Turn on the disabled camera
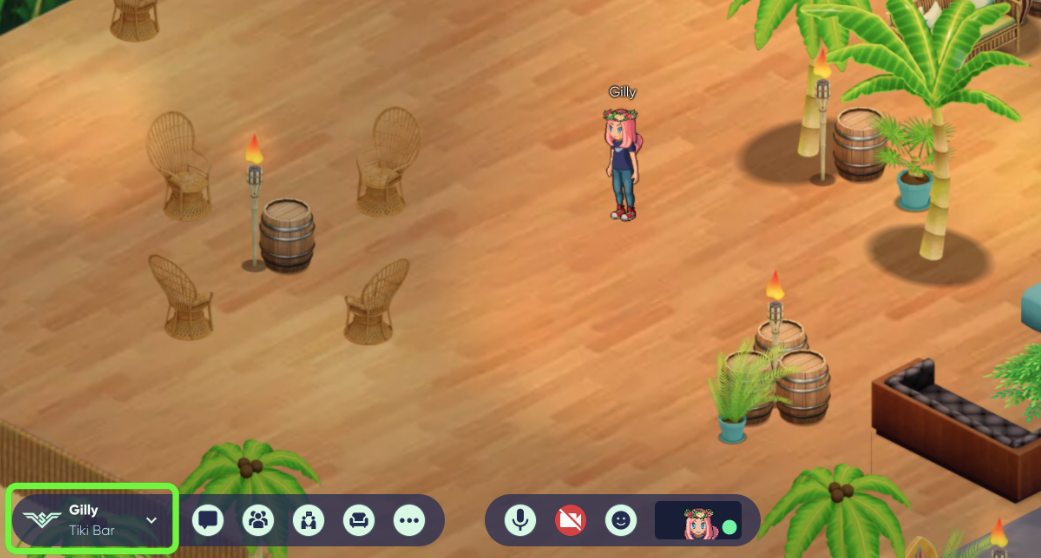This screenshot has height=558, width=1041. [570, 520]
